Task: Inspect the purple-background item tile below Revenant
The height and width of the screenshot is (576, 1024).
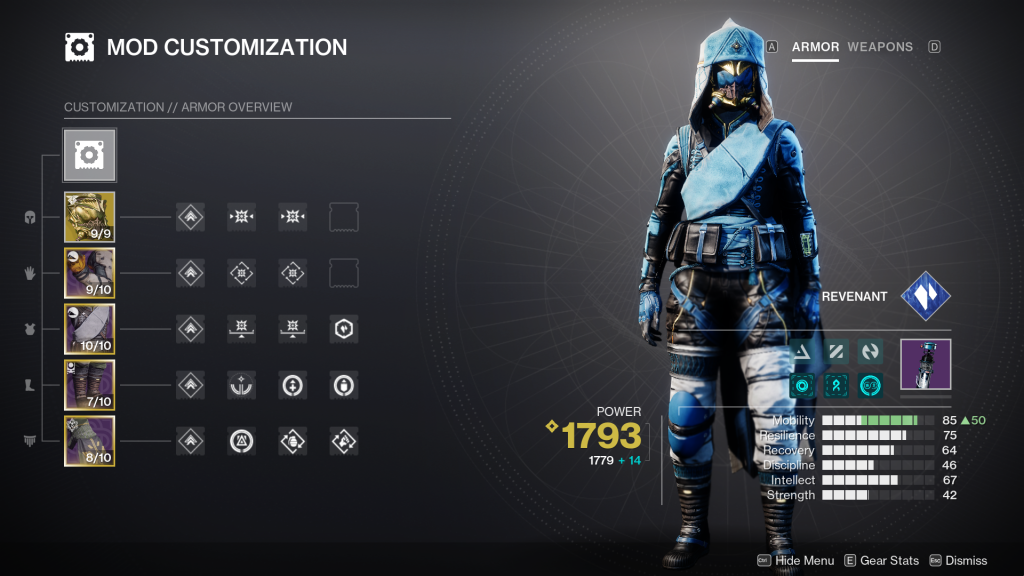Action: (x=925, y=364)
